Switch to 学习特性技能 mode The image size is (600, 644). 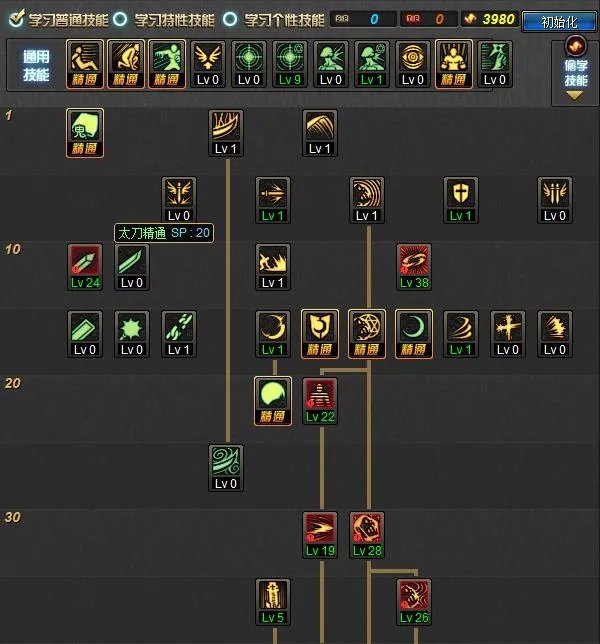click(x=121, y=19)
